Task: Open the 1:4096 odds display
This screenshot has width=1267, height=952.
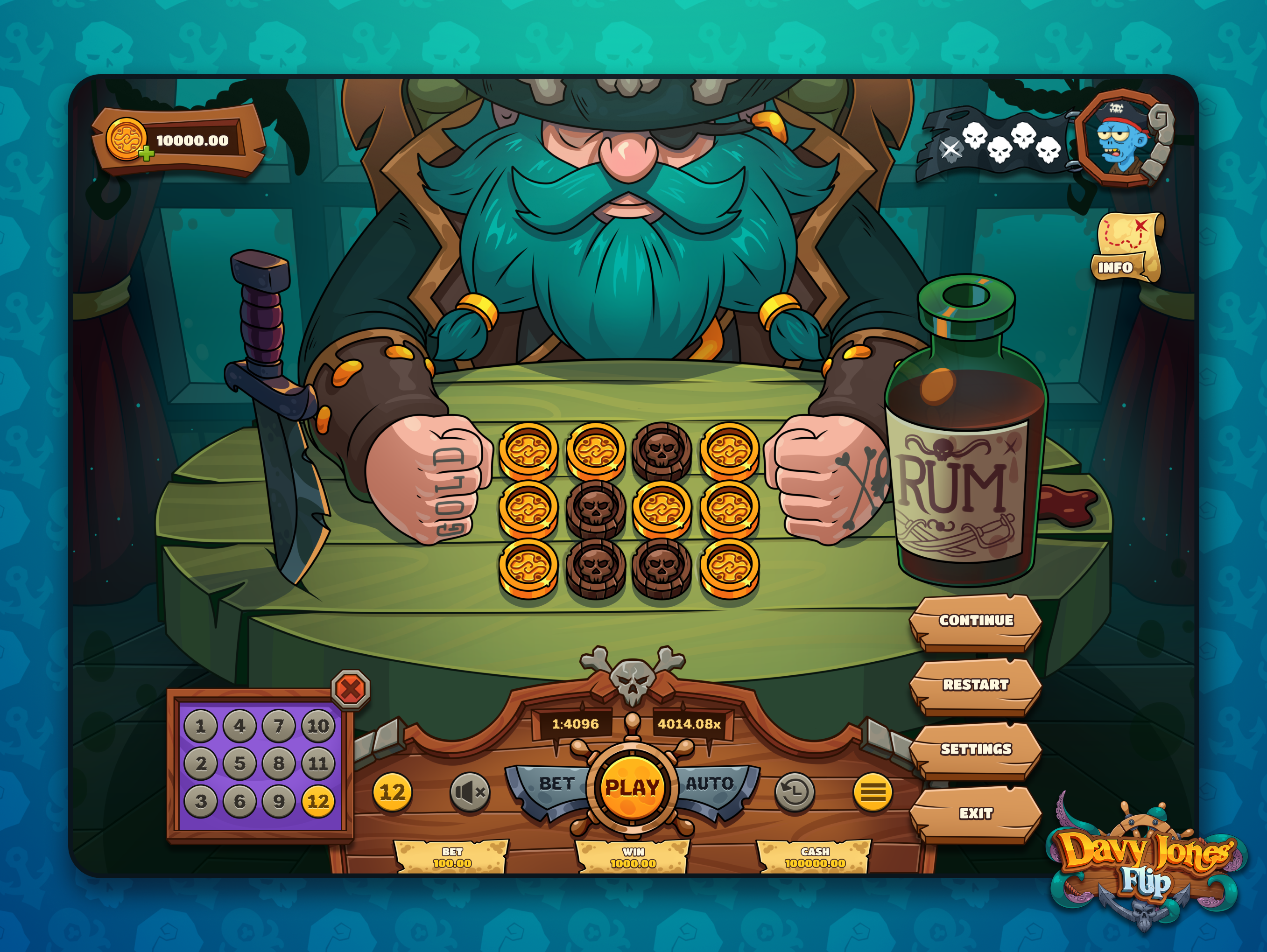Action: coord(575,724)
